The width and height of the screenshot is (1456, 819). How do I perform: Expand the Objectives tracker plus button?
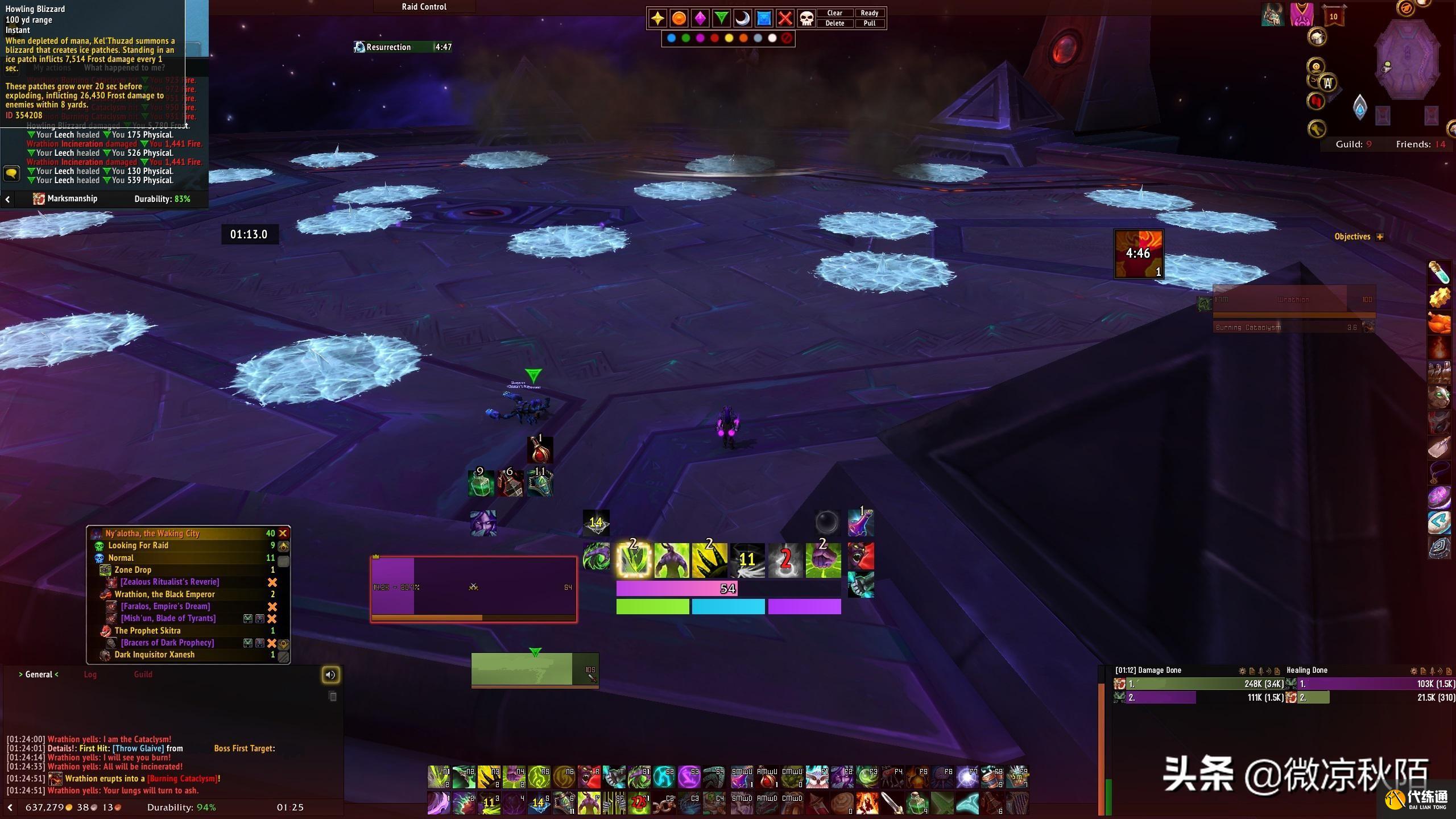pyautogui.click(x=1380, y=237)
